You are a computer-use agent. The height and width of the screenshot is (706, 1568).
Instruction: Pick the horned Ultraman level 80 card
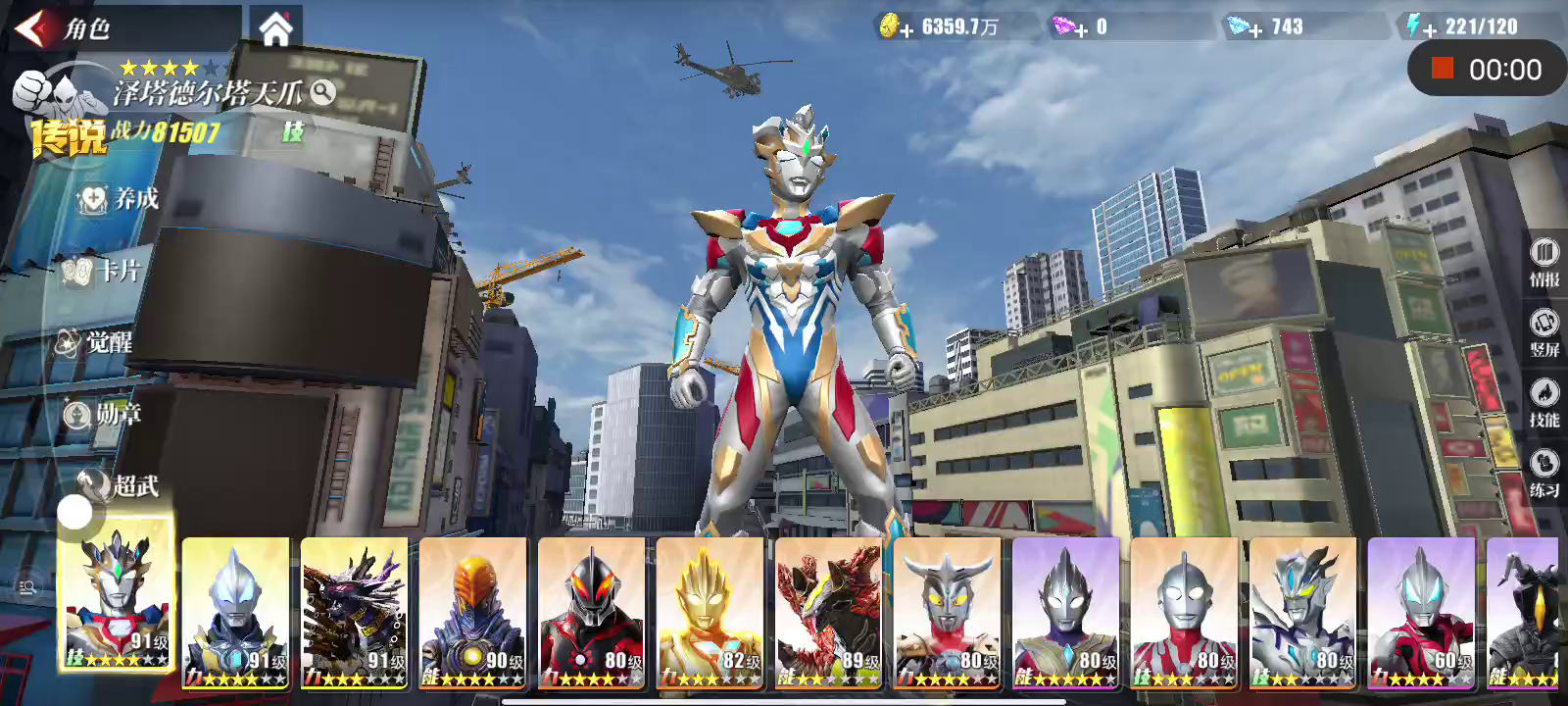948,611
